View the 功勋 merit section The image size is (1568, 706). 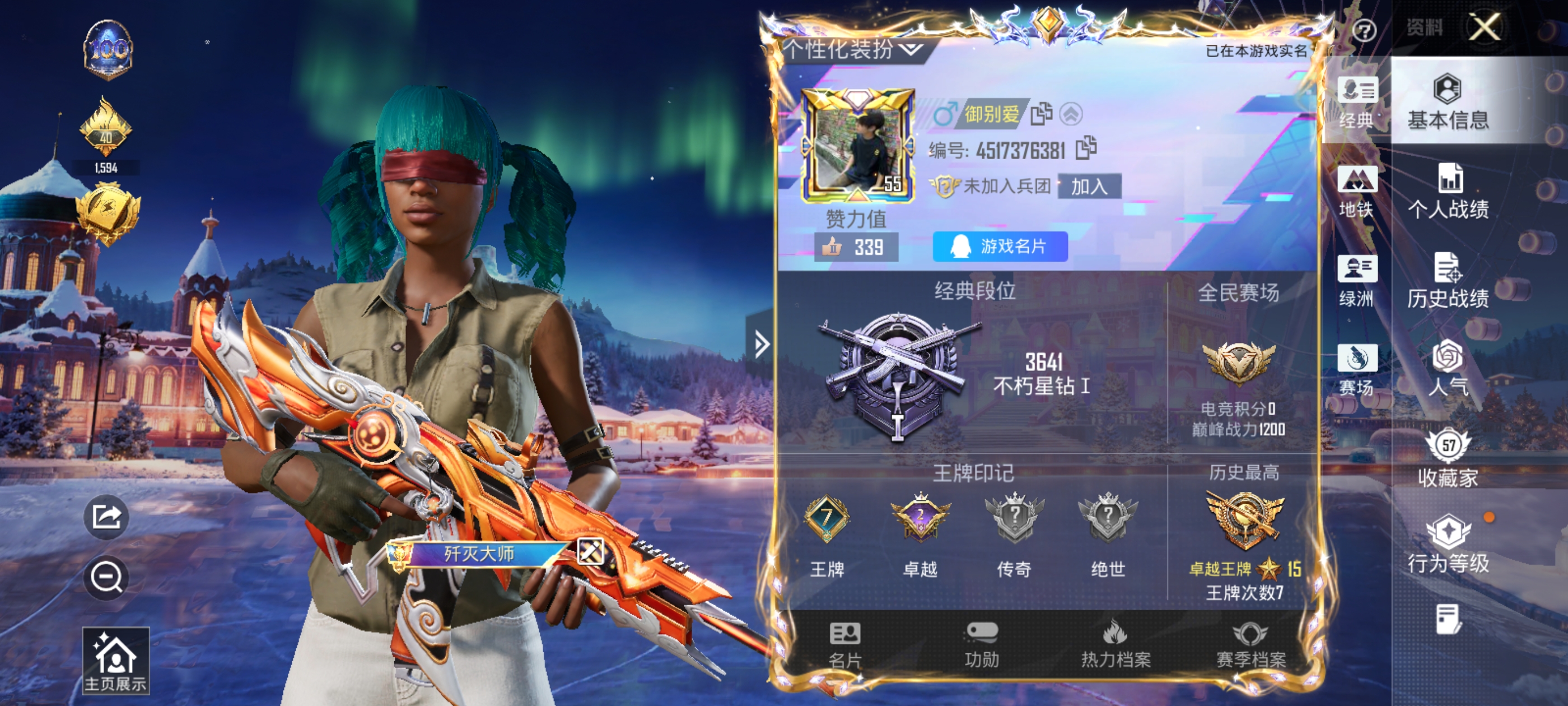981,644
